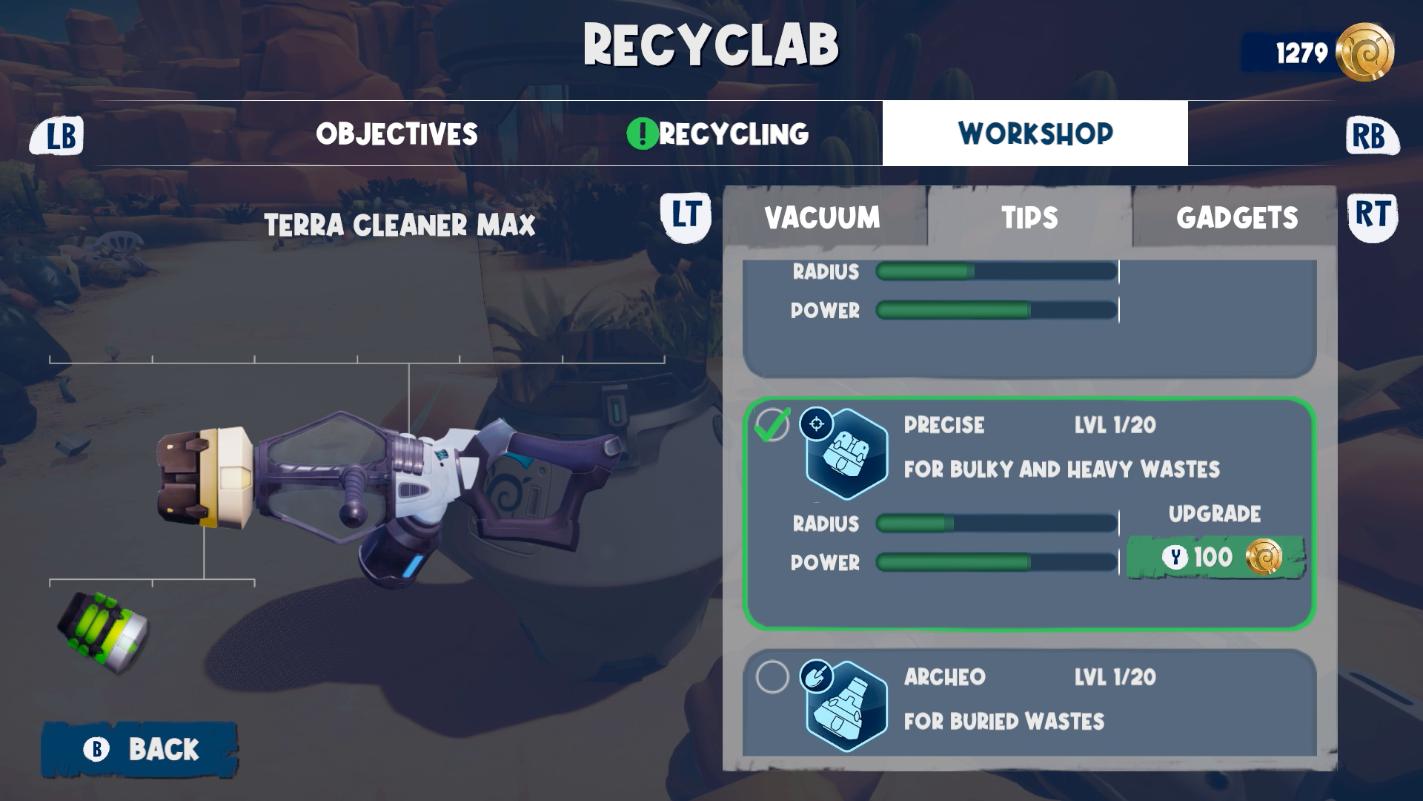The height and width of the screenshot is (801, 1423).
Task: Show the Vacuum sub-tab
Action: click(x=822, y=218)
